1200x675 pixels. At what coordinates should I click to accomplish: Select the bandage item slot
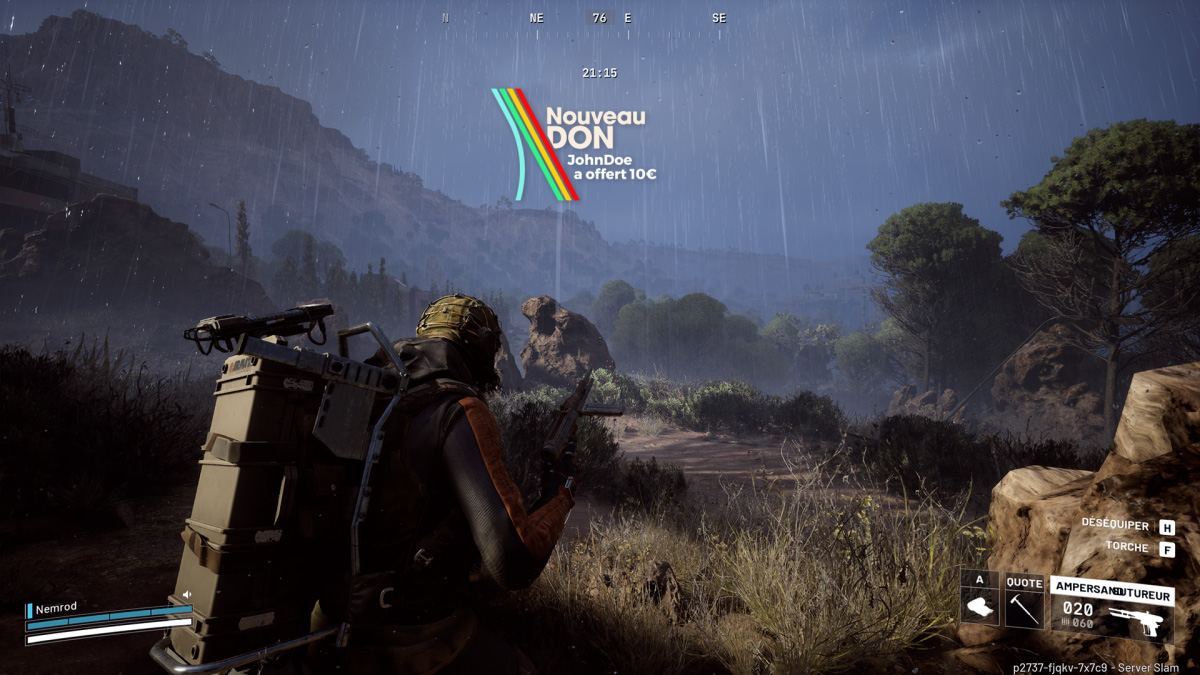pyautogui.click(x=980, y=605)
